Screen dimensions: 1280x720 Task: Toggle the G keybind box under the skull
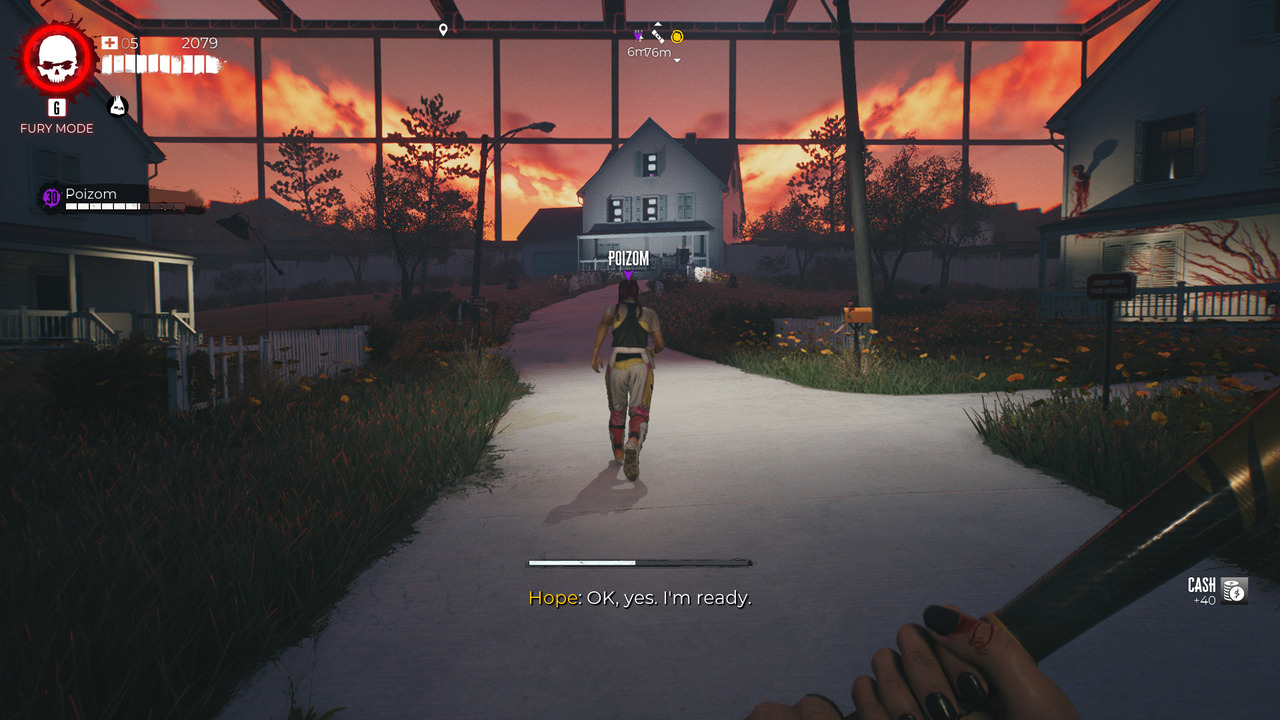pyautogui.click(x=55, y=109)
